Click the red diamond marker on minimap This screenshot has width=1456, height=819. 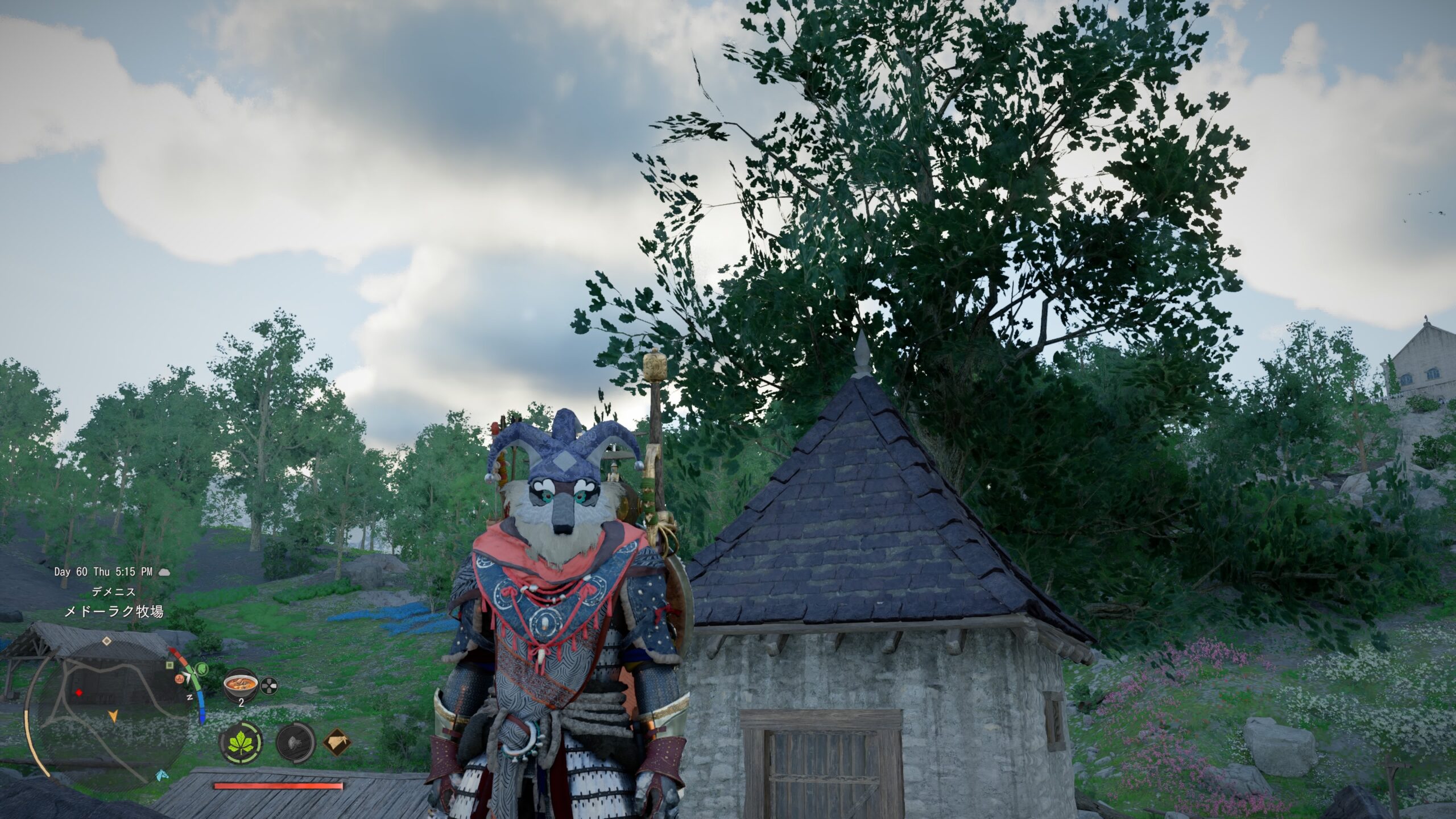78,693
